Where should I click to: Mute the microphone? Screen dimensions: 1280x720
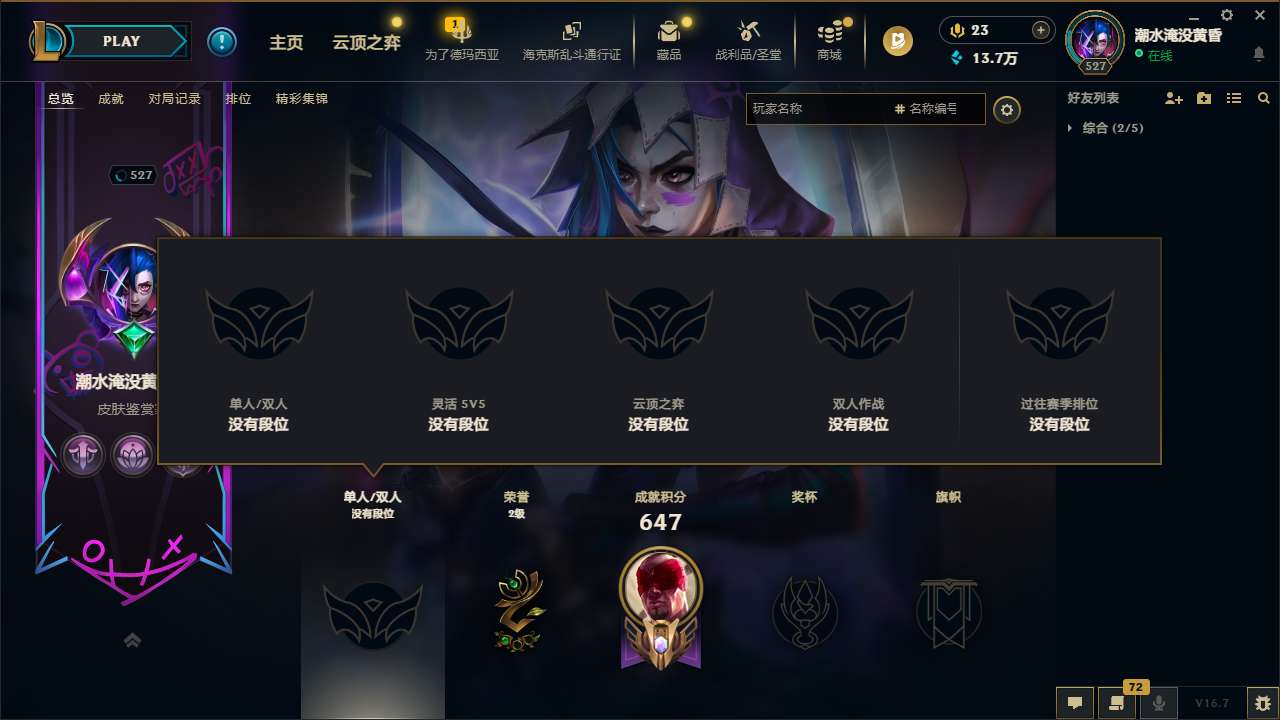tap(1158, 703)
